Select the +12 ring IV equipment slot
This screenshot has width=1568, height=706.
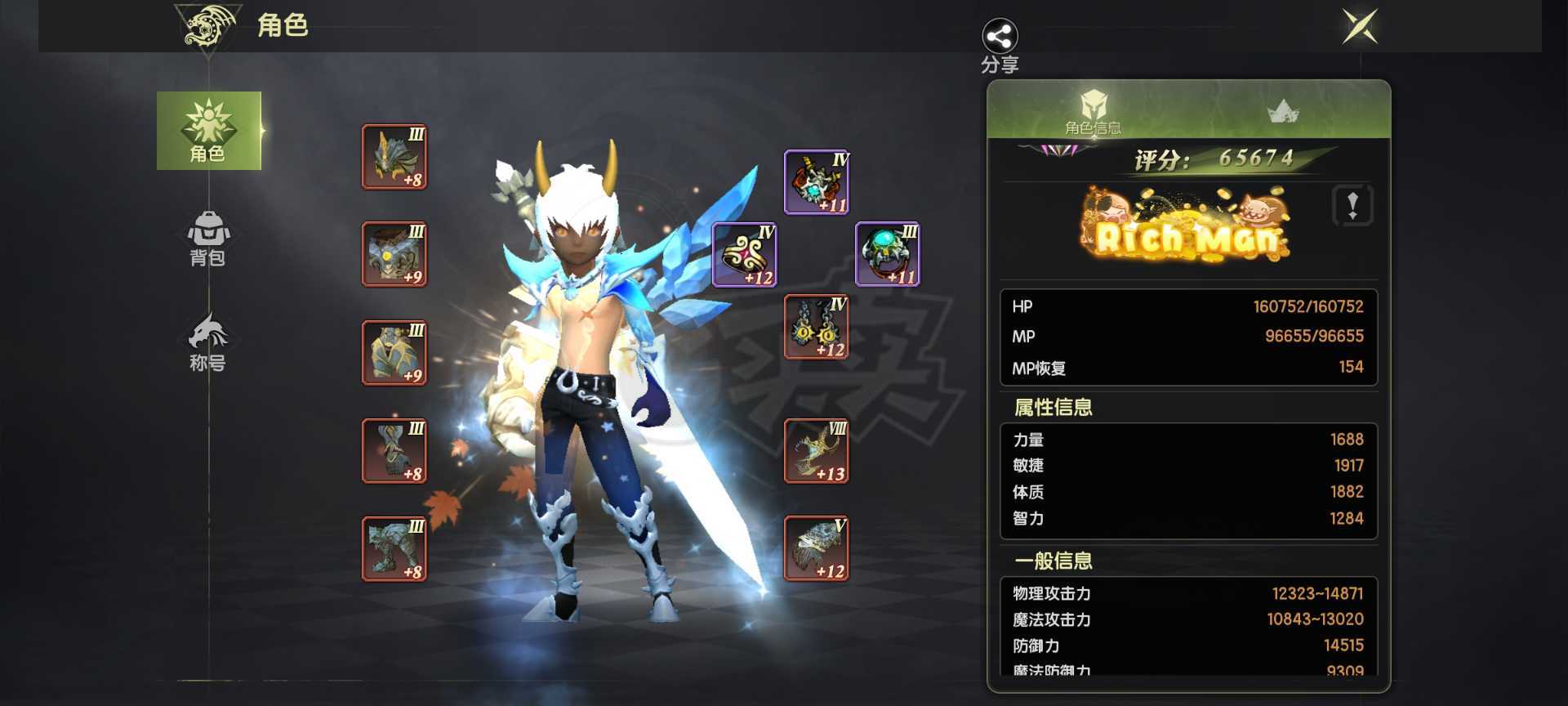(744, 255)
